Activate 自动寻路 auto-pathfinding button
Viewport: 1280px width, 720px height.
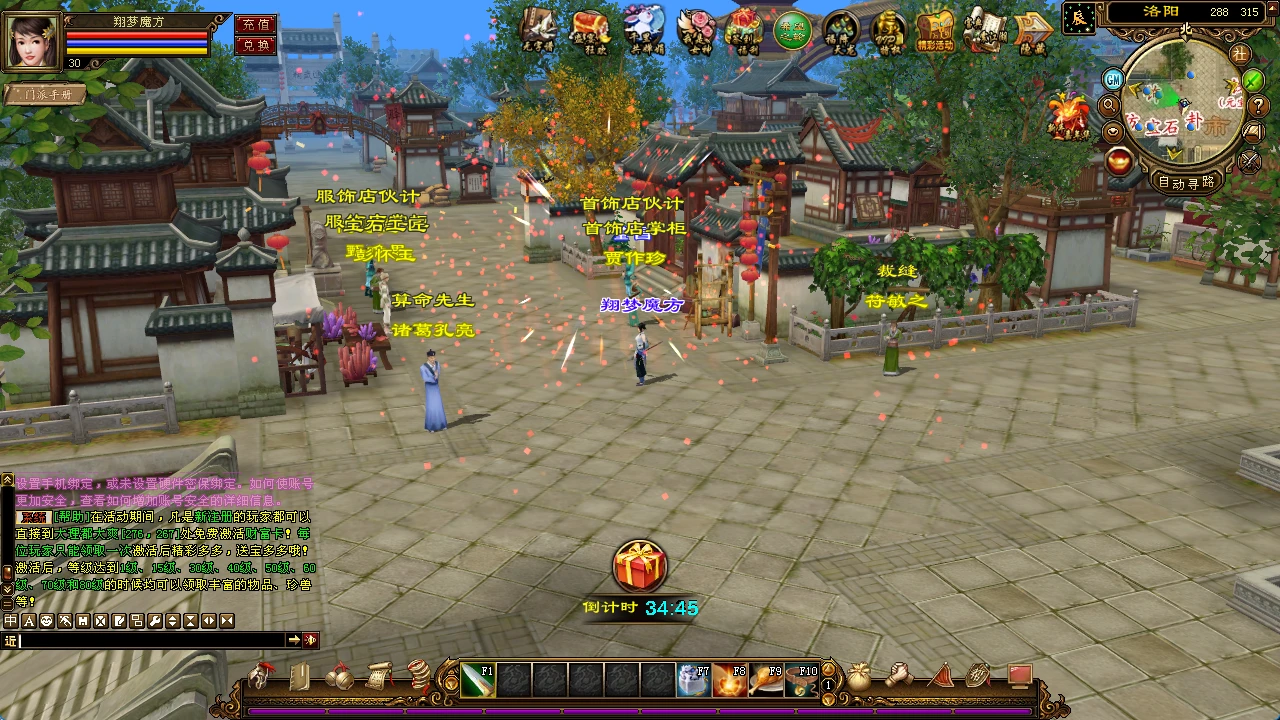coord(1187,182)
